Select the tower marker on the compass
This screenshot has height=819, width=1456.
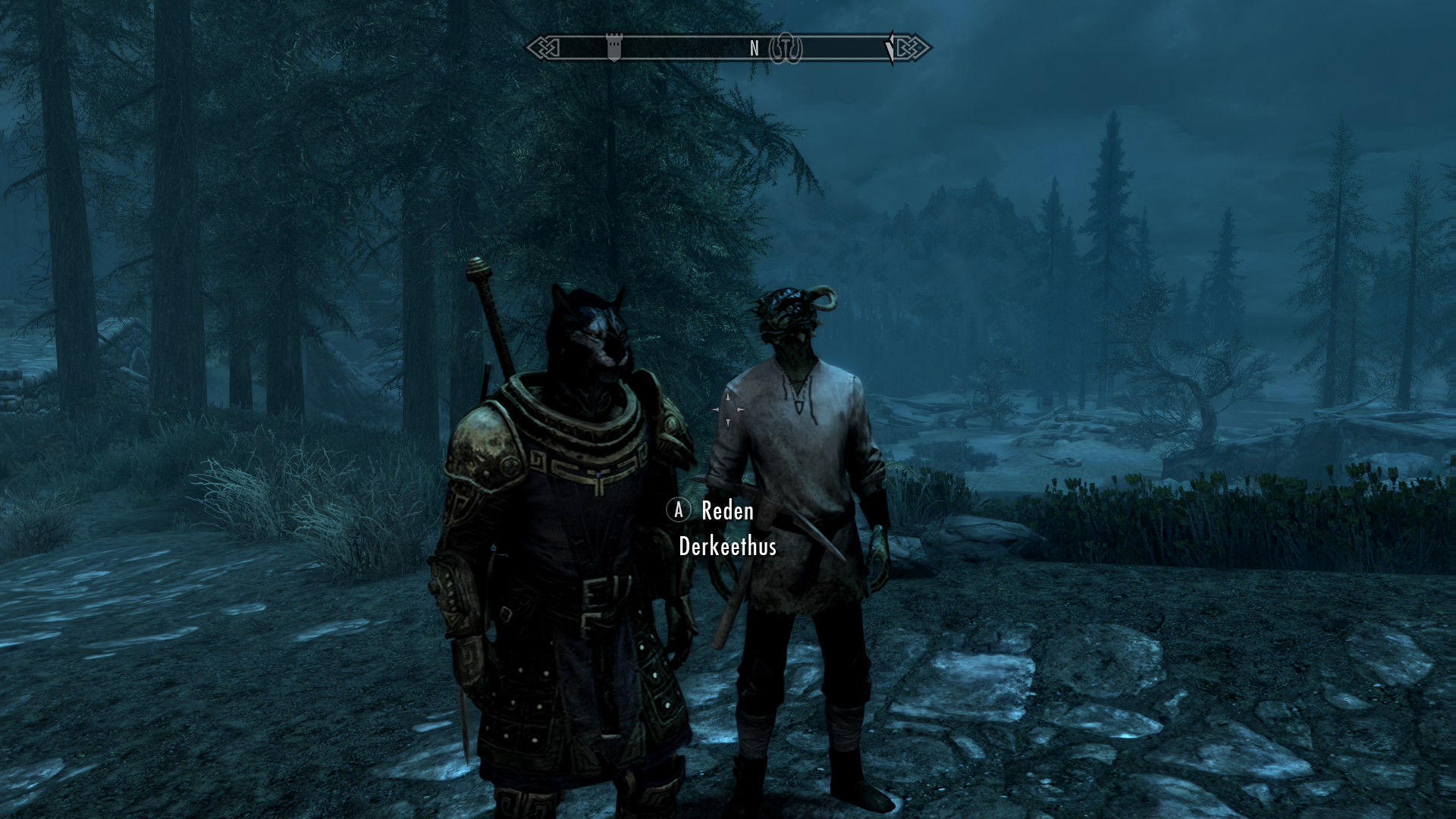(614, 48)
